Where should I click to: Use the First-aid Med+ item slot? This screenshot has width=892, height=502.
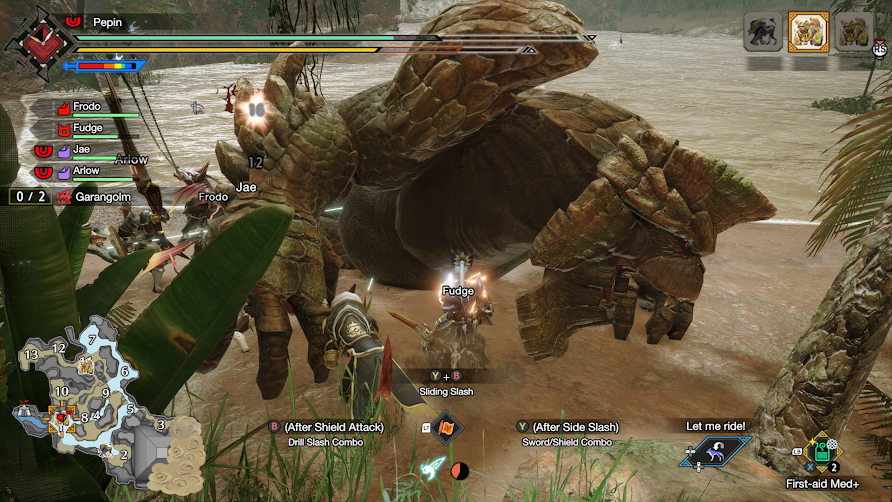820,451
